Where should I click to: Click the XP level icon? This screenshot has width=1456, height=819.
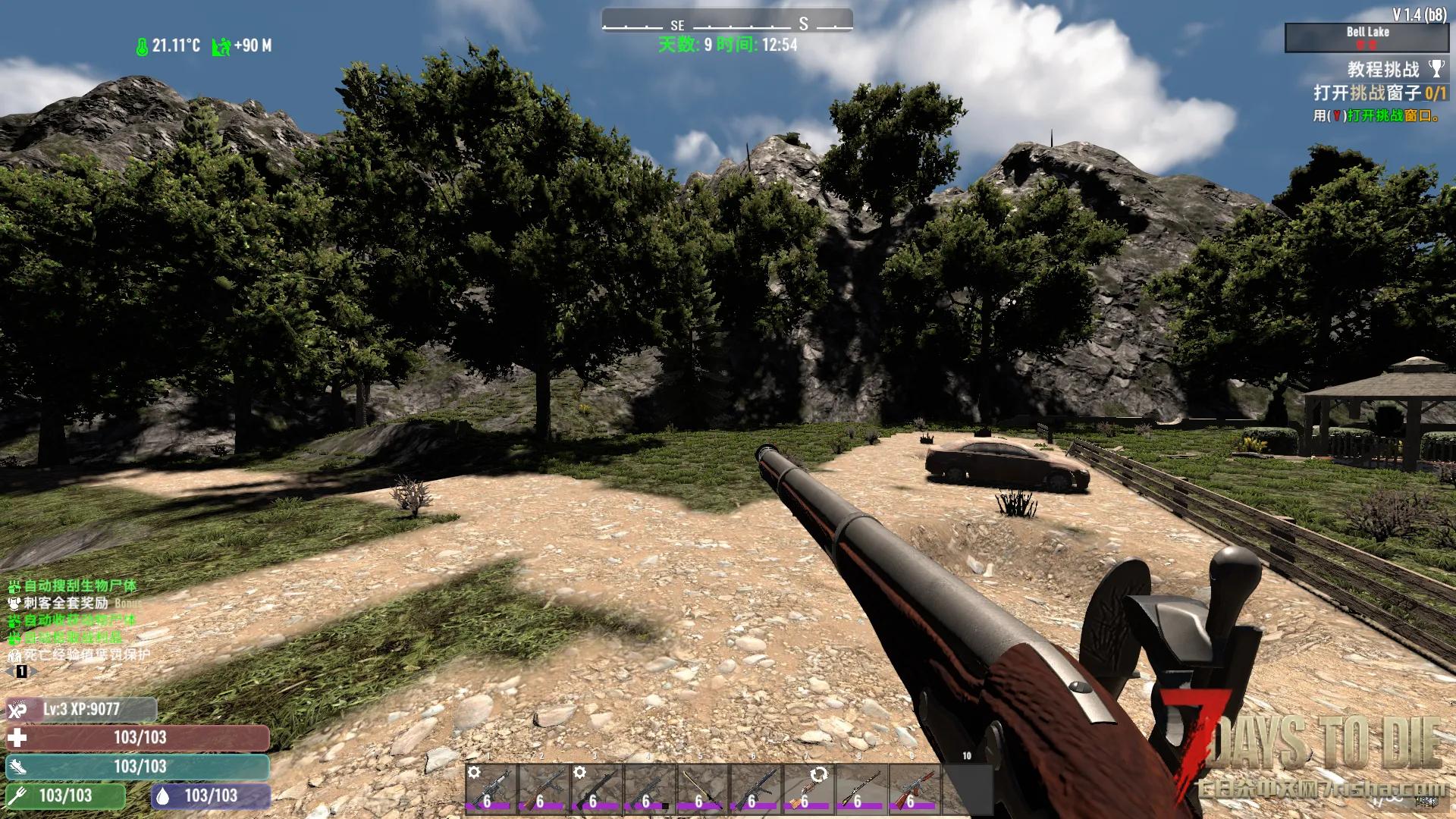click(x=17, y=710)
